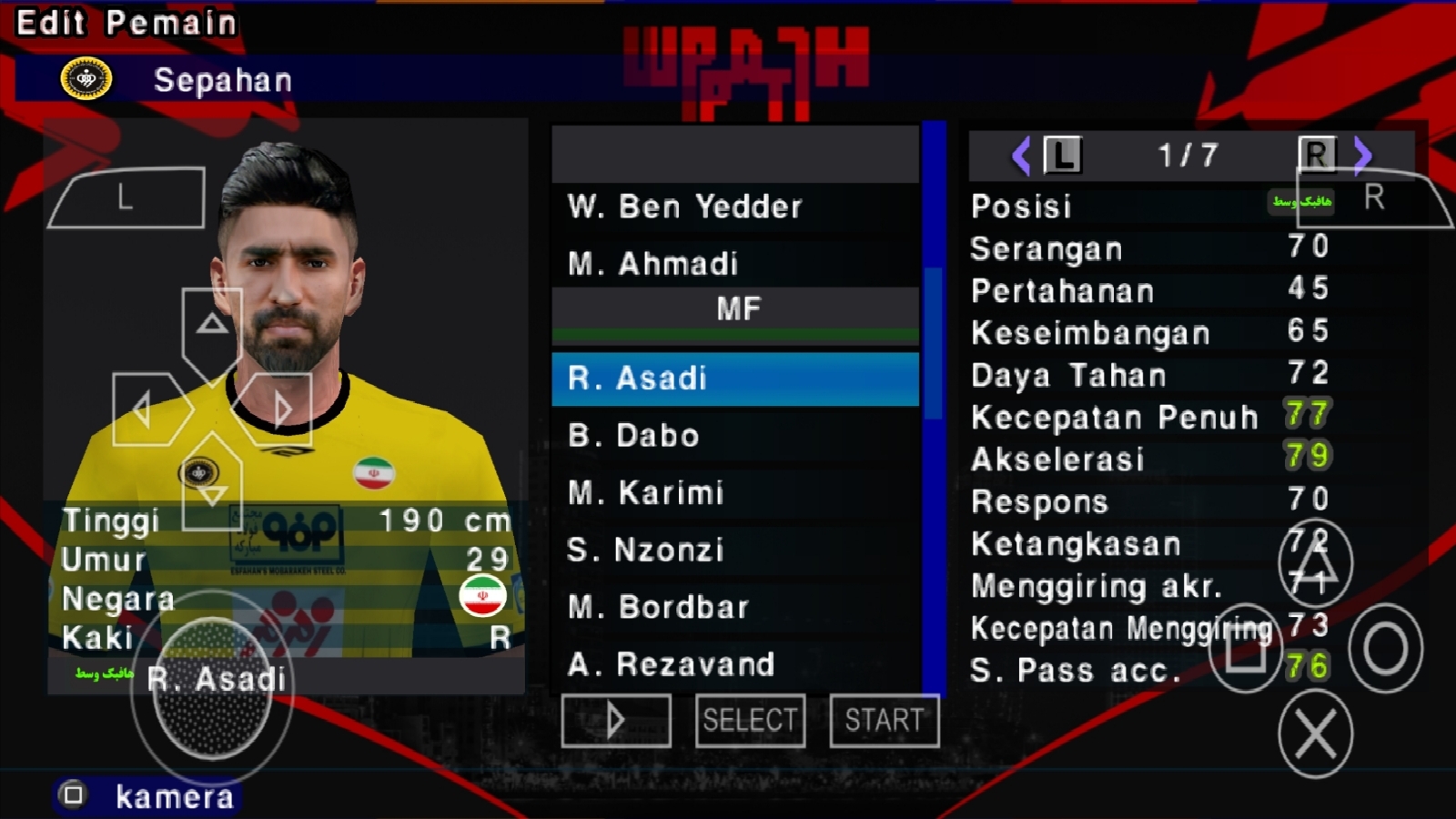
Task: Go to next stats page arrow
Action: 1362,156
